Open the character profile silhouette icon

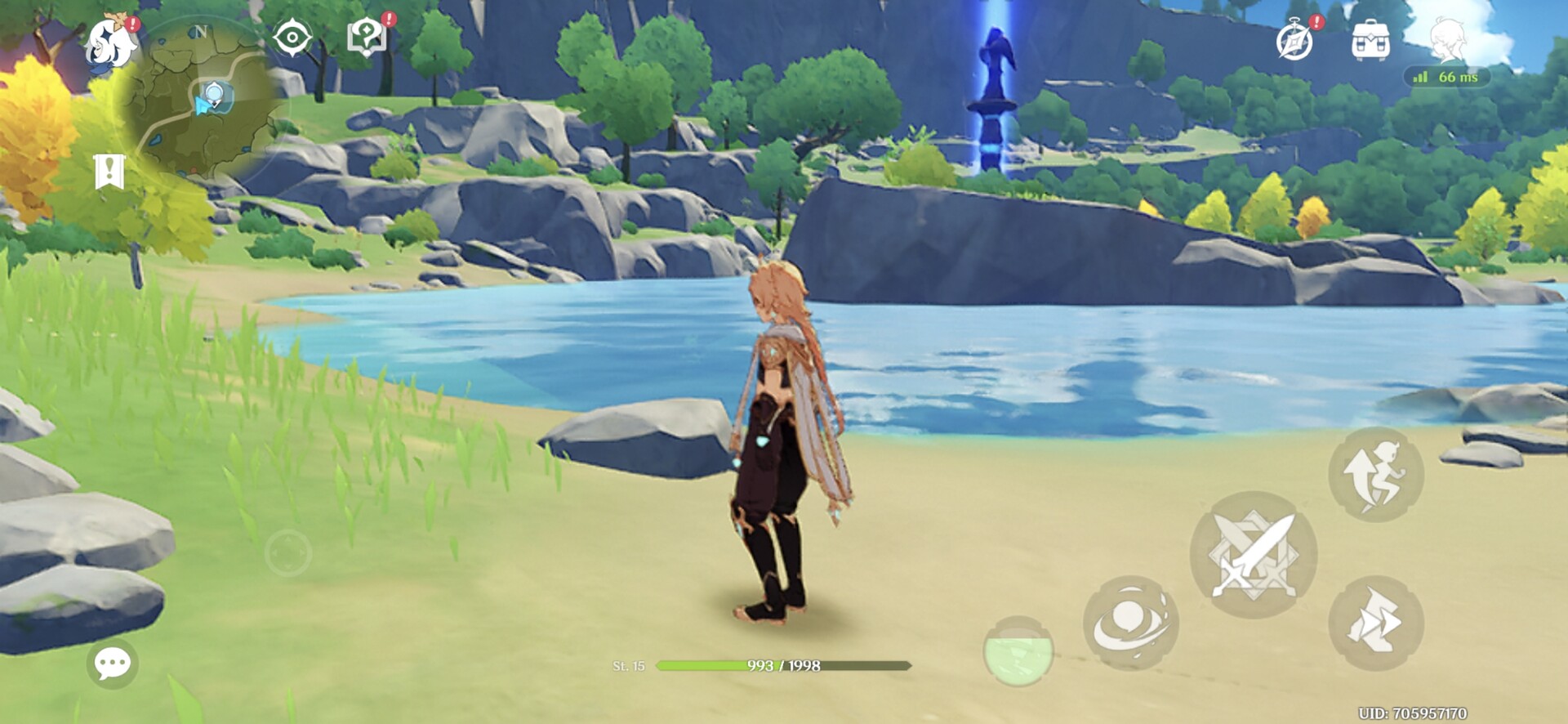[1447, 39]
